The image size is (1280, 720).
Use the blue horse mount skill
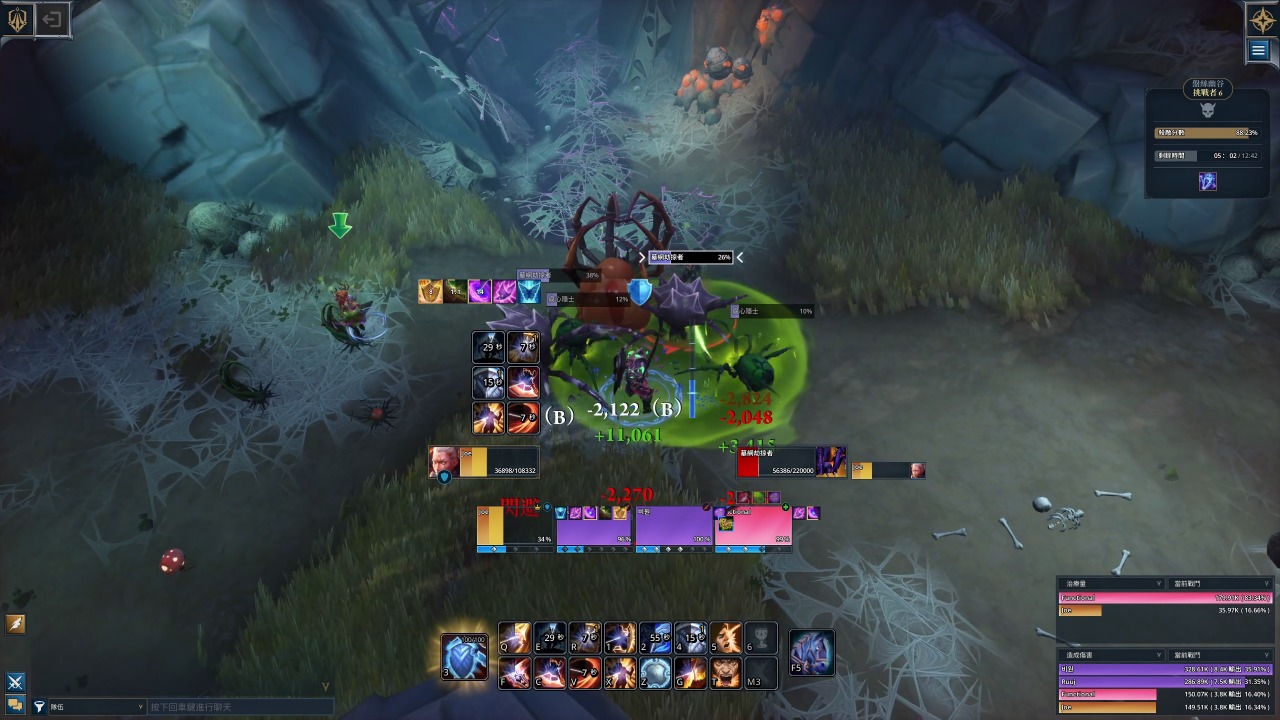[x=811, y=653]
